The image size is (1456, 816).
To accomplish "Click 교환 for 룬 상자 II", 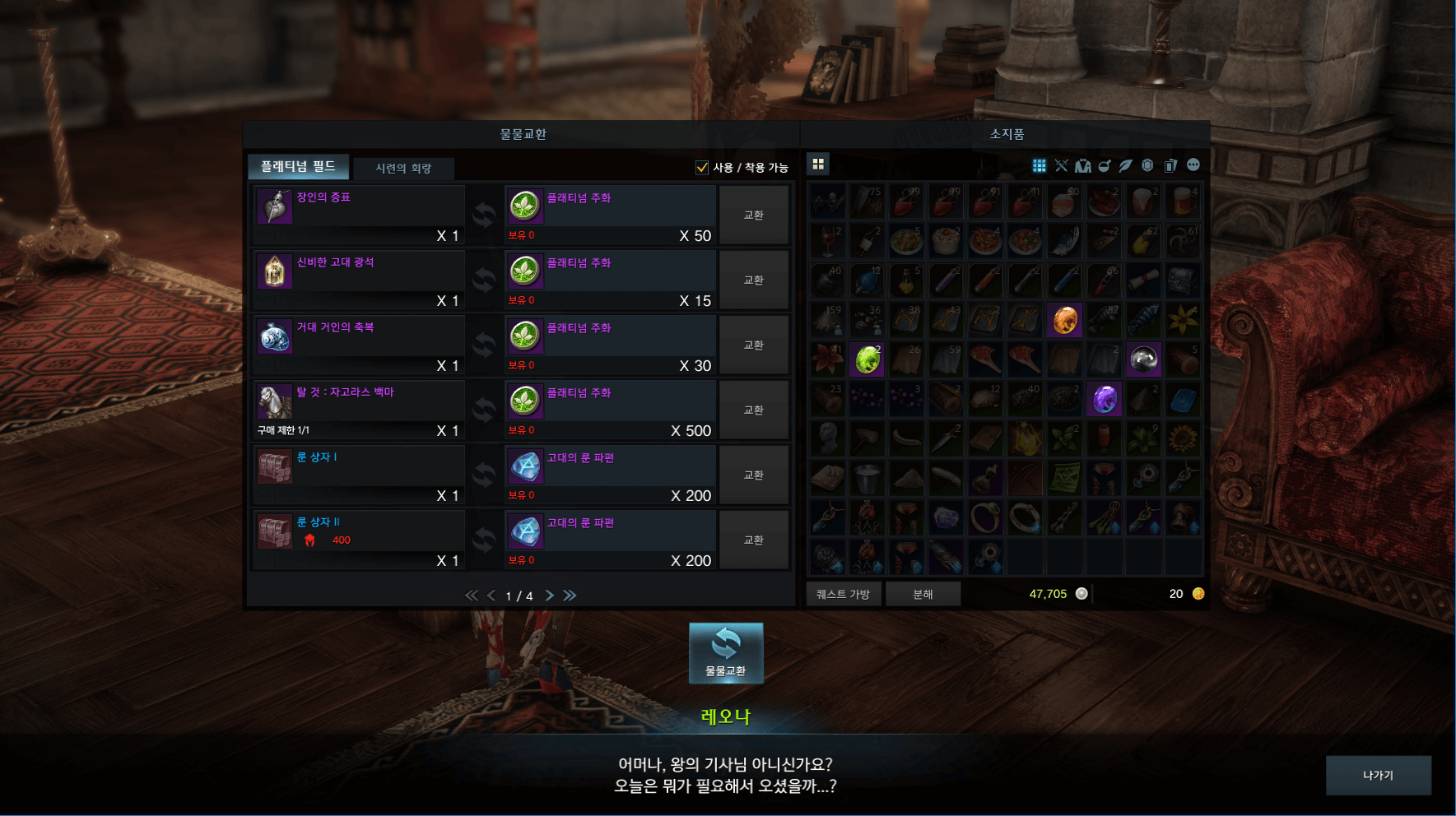I will click(753, 540).
